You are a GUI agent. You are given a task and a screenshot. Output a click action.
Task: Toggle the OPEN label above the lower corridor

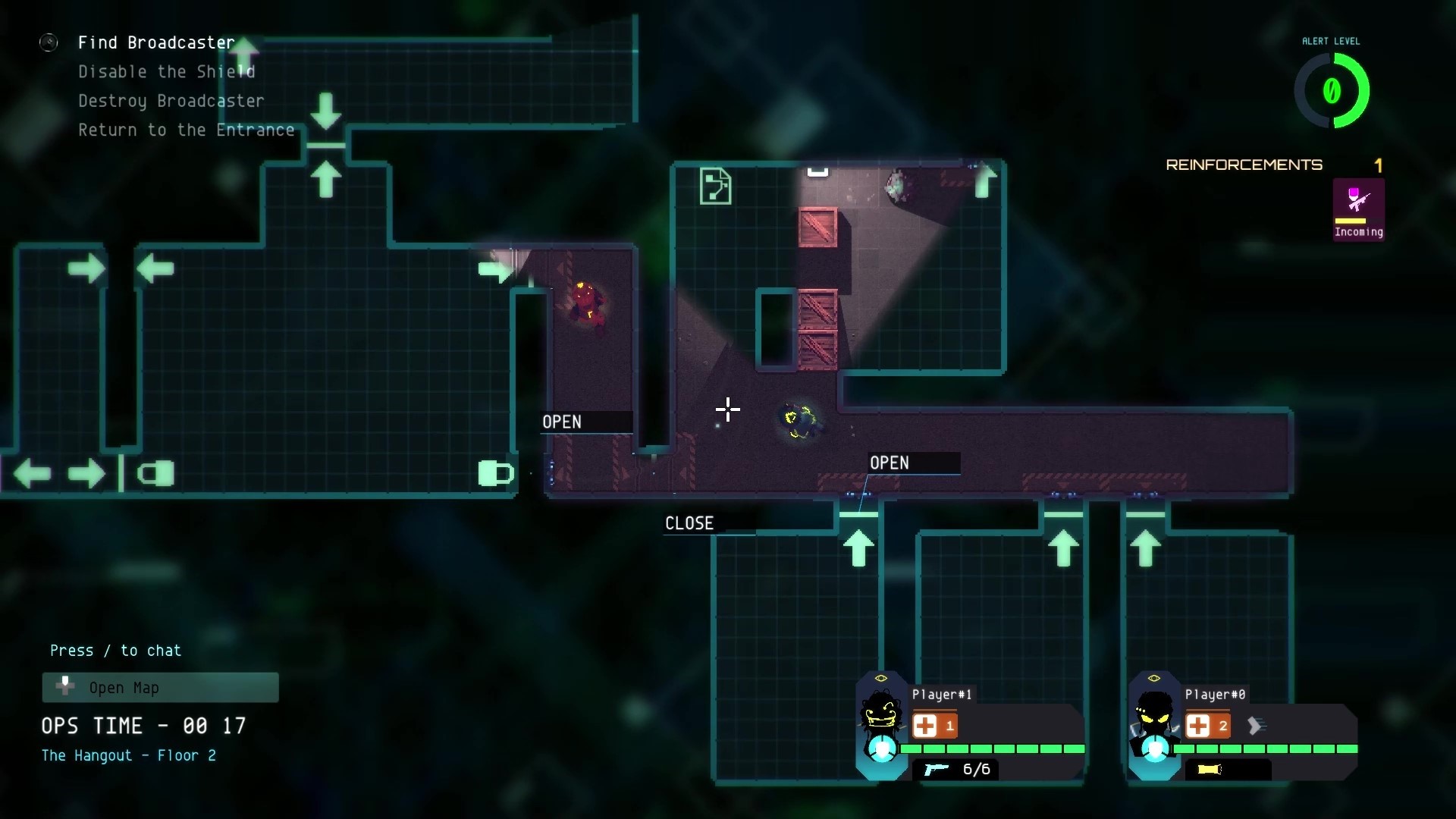[890, 463]
